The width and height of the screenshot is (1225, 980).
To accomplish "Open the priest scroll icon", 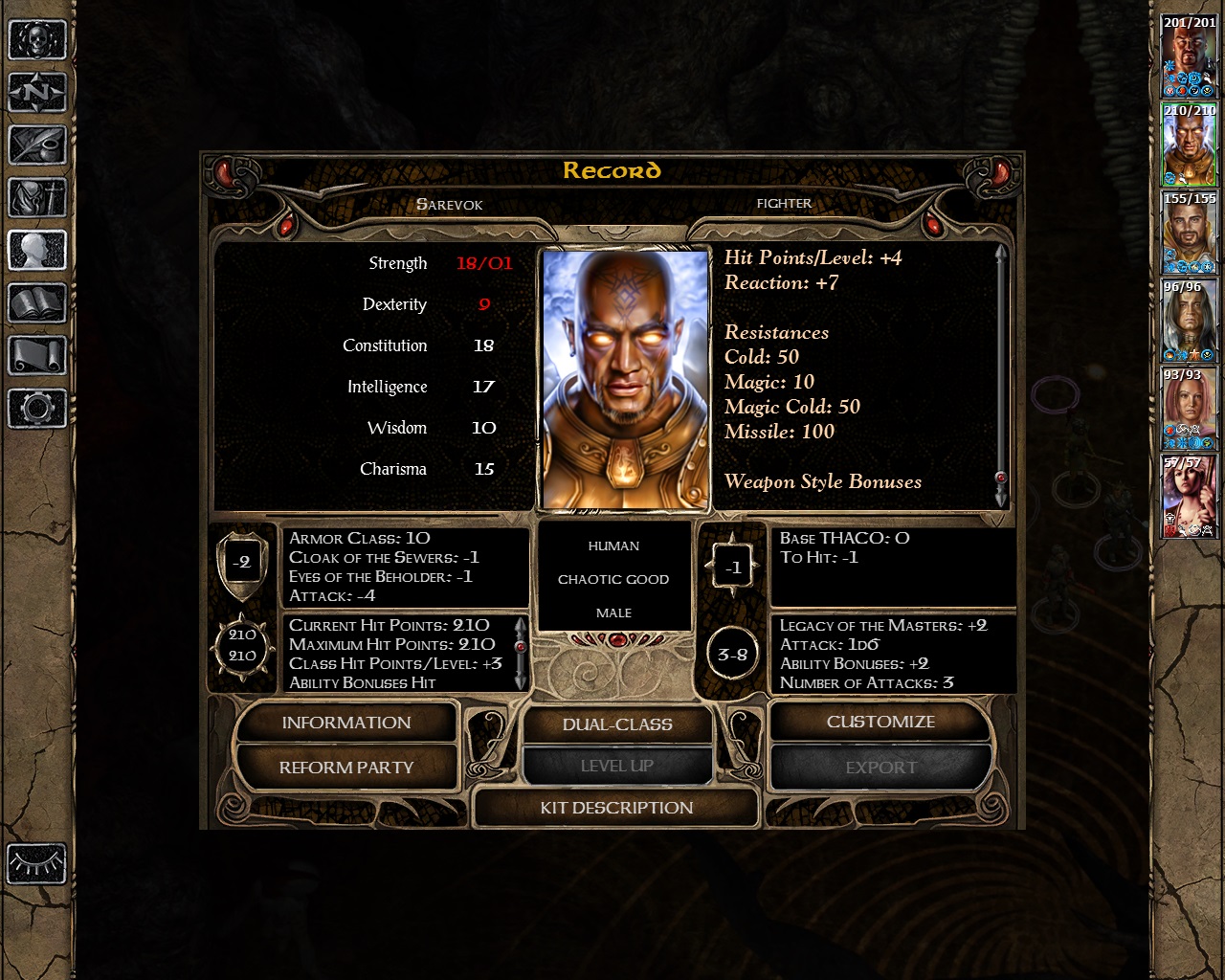I will 37,356.
